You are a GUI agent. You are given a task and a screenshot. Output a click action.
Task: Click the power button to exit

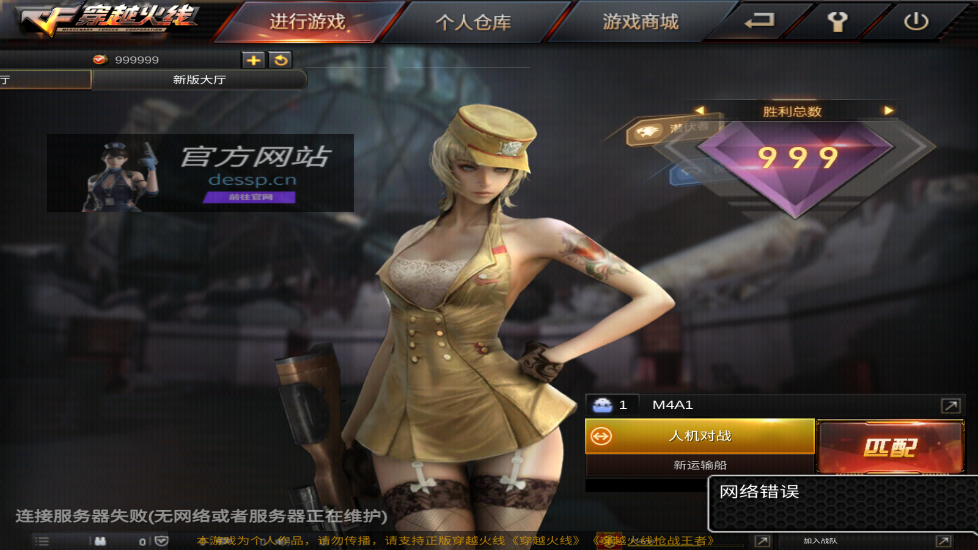[915, 21]
